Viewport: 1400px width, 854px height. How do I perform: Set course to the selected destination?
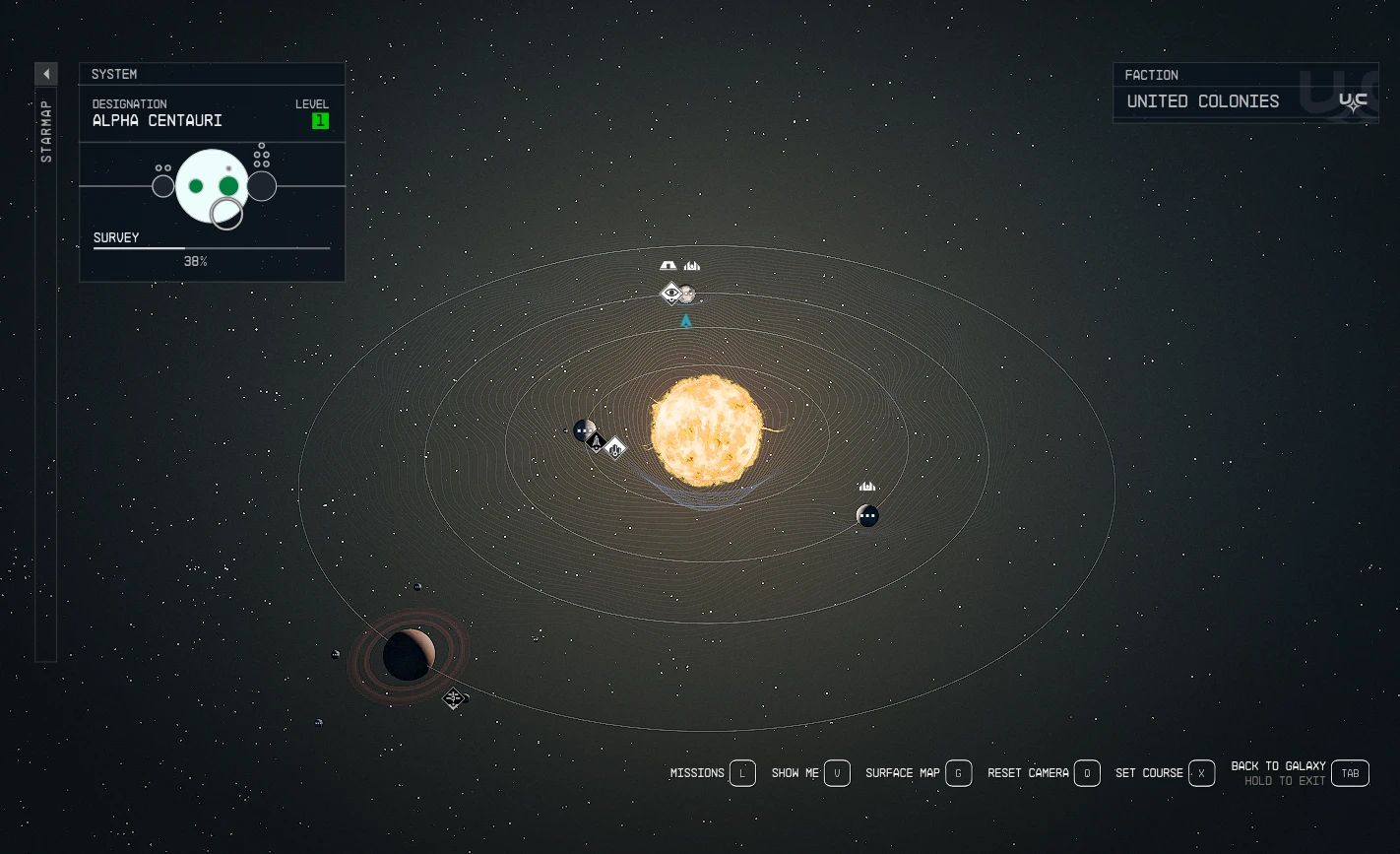point(1201,773)
